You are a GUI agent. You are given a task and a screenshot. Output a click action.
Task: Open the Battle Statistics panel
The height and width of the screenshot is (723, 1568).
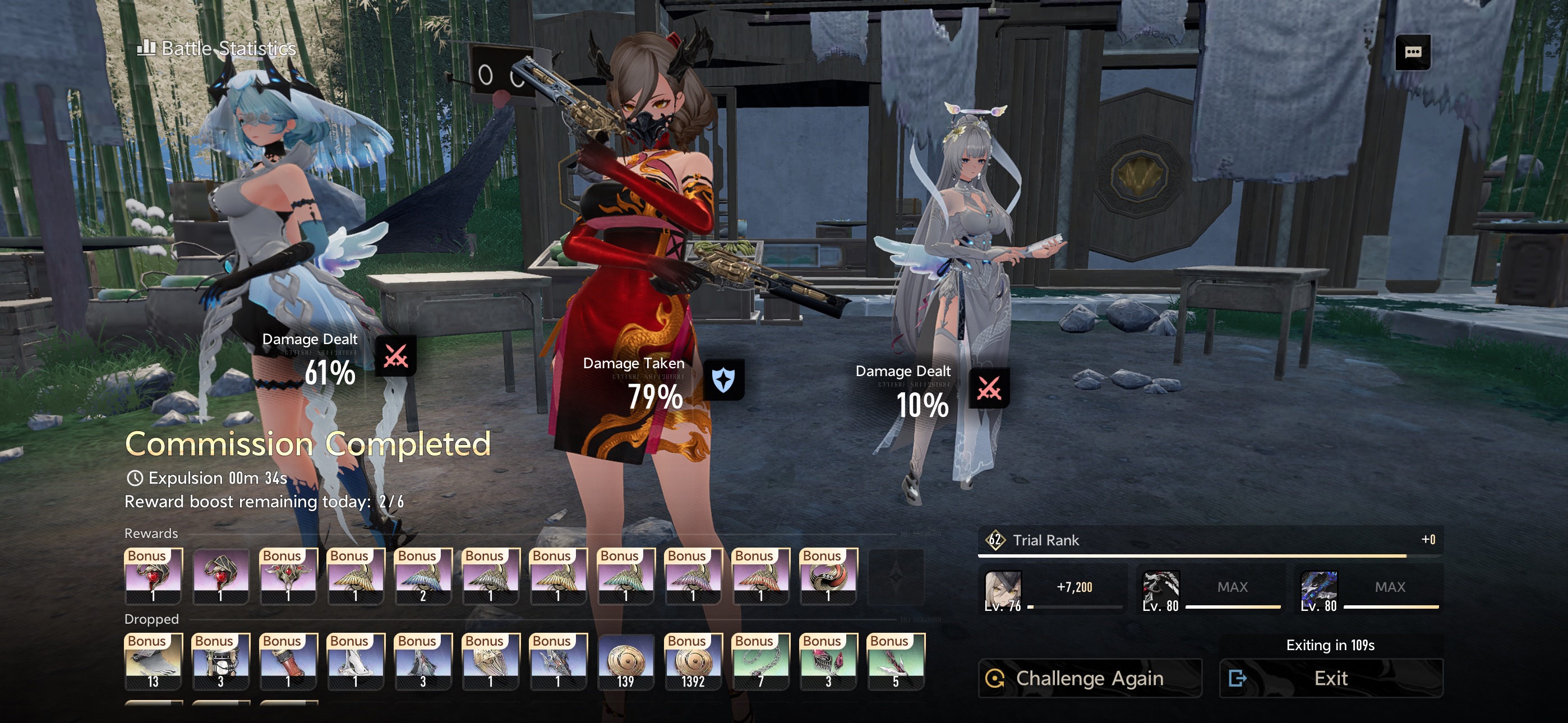pos(217,48)
